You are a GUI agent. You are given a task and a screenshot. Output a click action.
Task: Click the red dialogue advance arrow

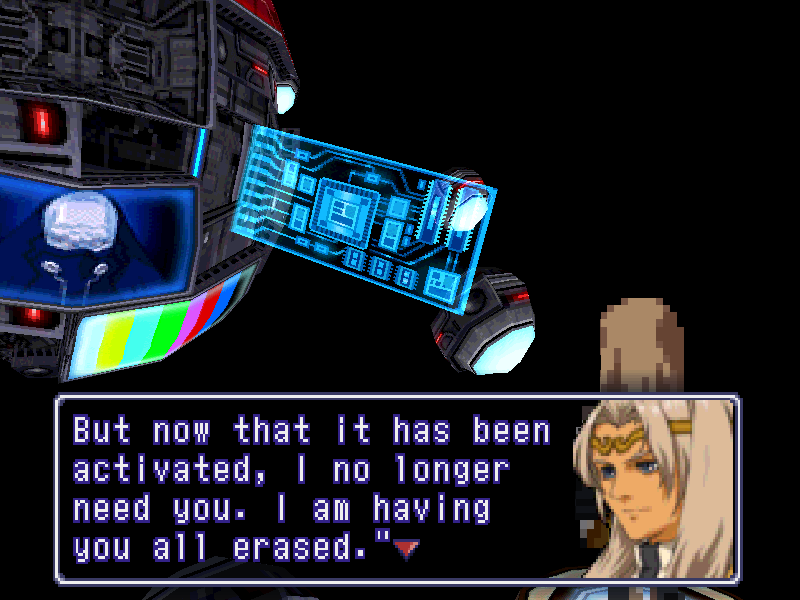click(404, 548)
